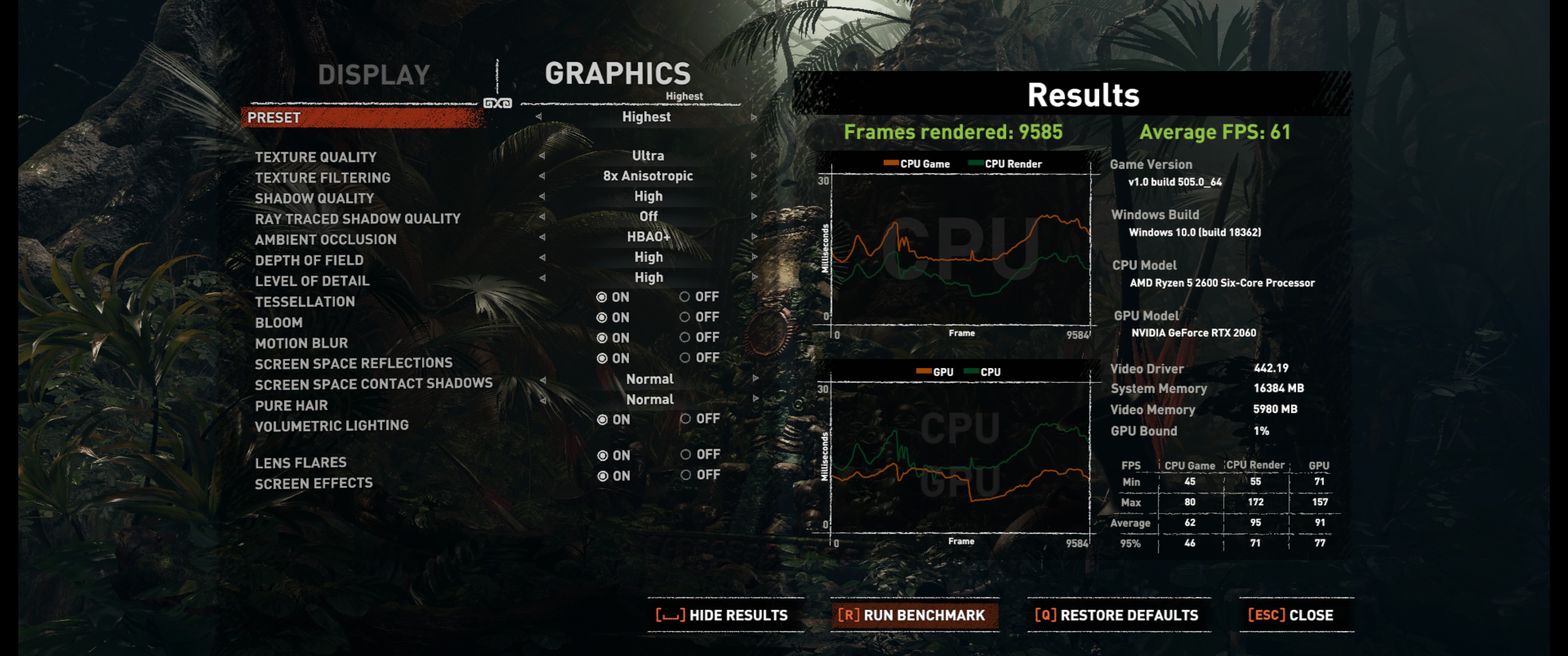Turn Tessellation off
Image resolution: width=1568 pixels, height=656 pixels.
coord(686,297)
